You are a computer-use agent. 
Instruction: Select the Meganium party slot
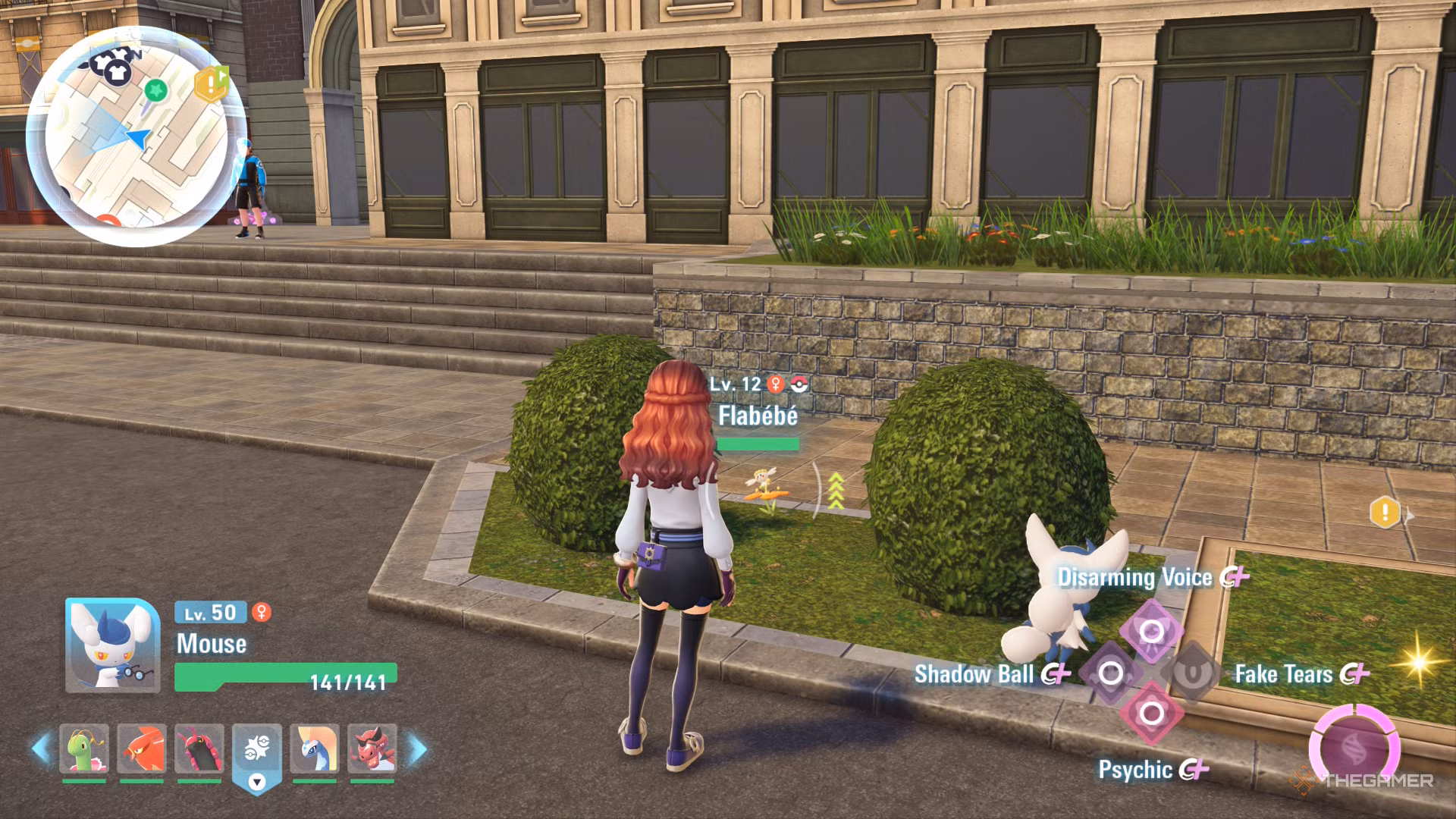[84, 749]
